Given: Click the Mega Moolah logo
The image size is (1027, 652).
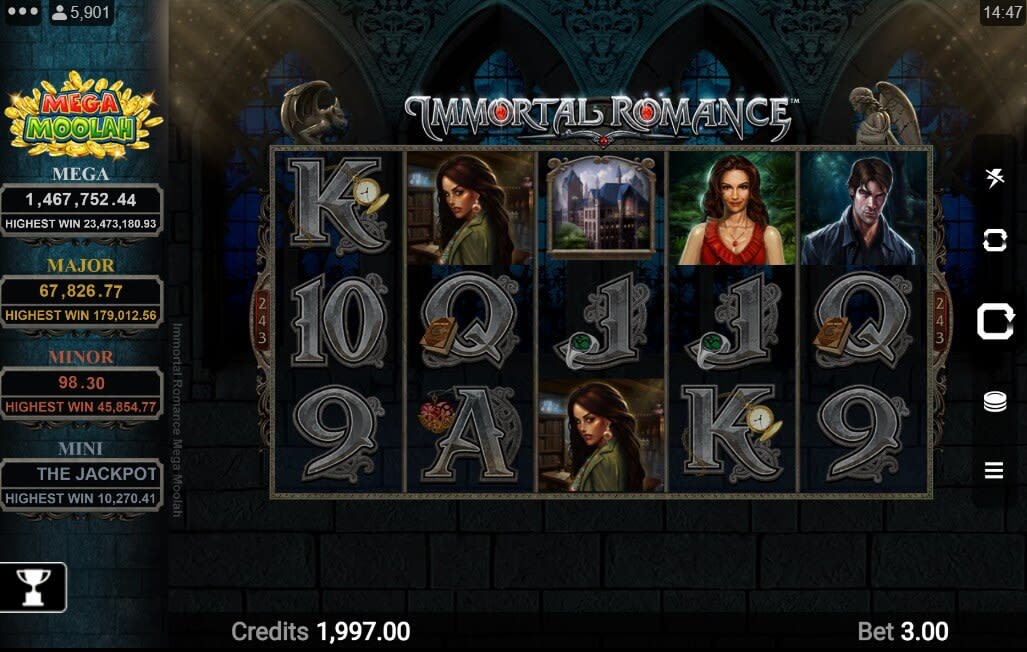Looking at the screenshot, I should point(82,116).
